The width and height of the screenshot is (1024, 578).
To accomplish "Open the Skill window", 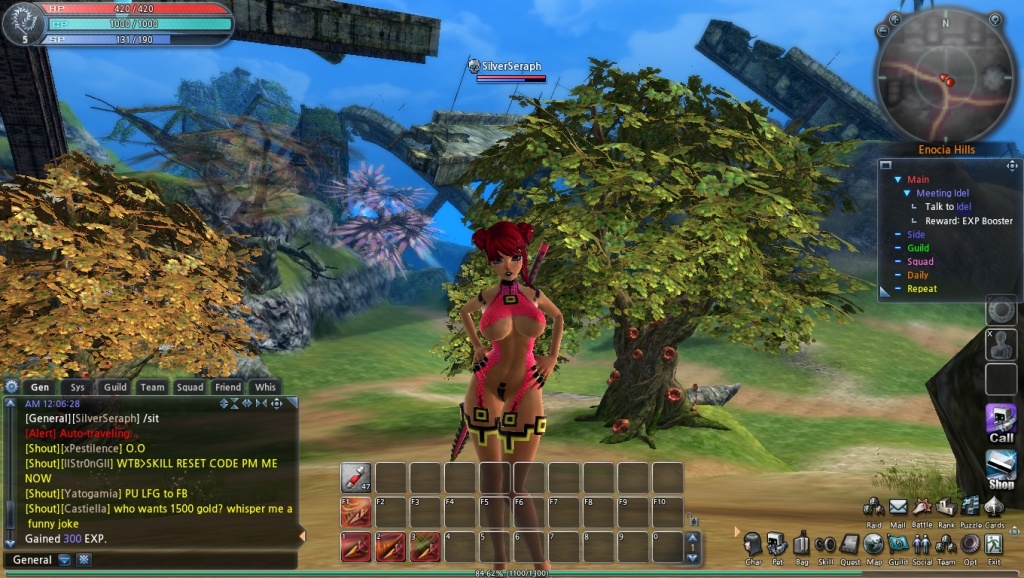I will pos(825,544).
